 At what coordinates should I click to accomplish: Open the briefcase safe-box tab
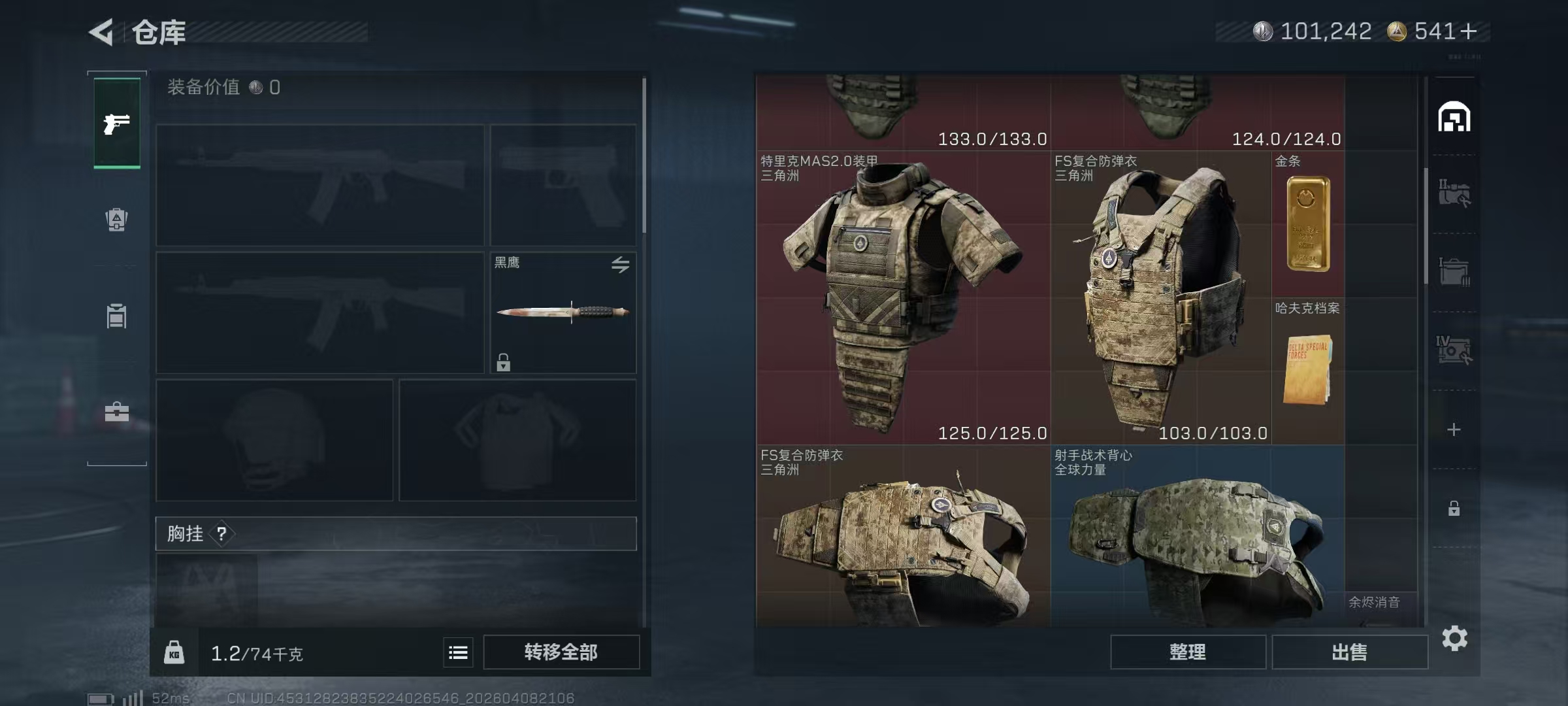click(x=117, y=412)
